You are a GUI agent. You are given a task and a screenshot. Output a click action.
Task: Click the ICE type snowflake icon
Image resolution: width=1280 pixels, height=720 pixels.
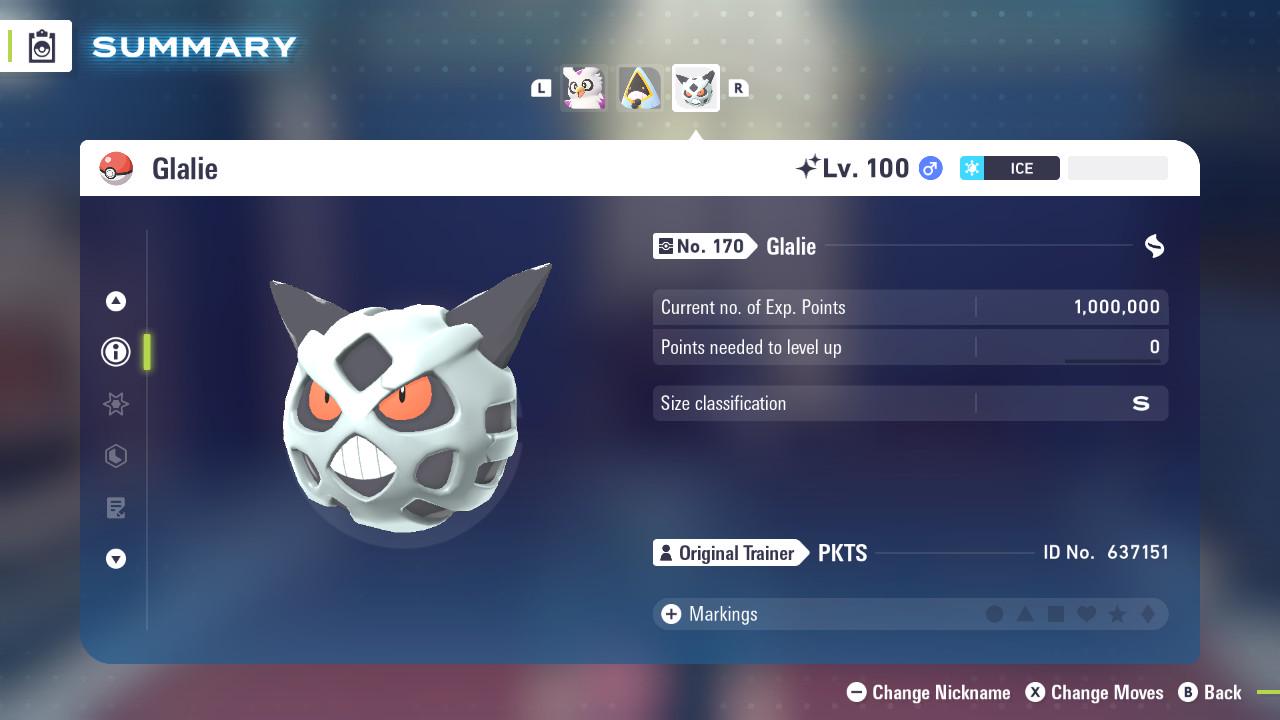point(971,168)
